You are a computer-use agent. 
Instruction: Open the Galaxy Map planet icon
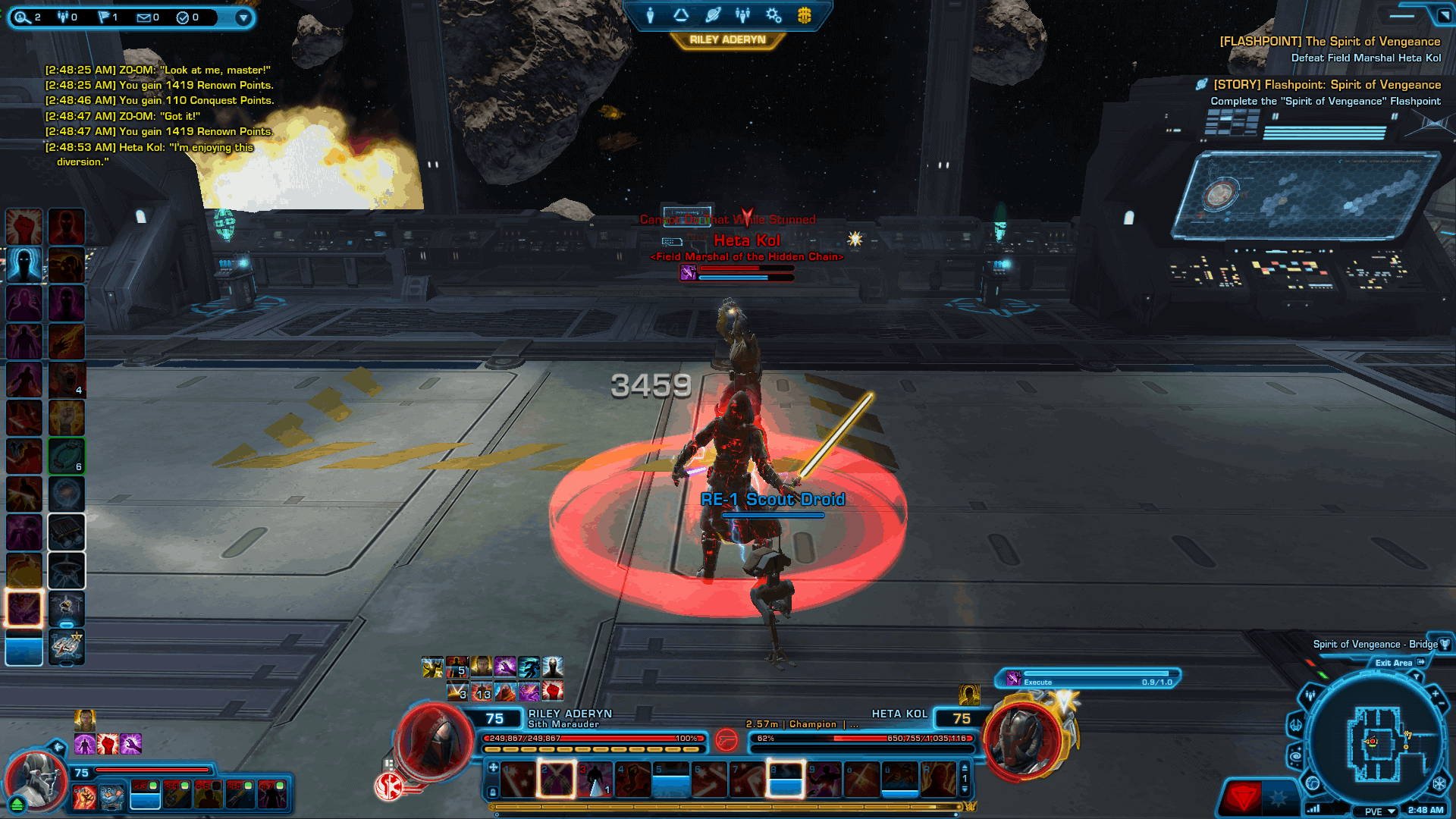tap(711, 15)
